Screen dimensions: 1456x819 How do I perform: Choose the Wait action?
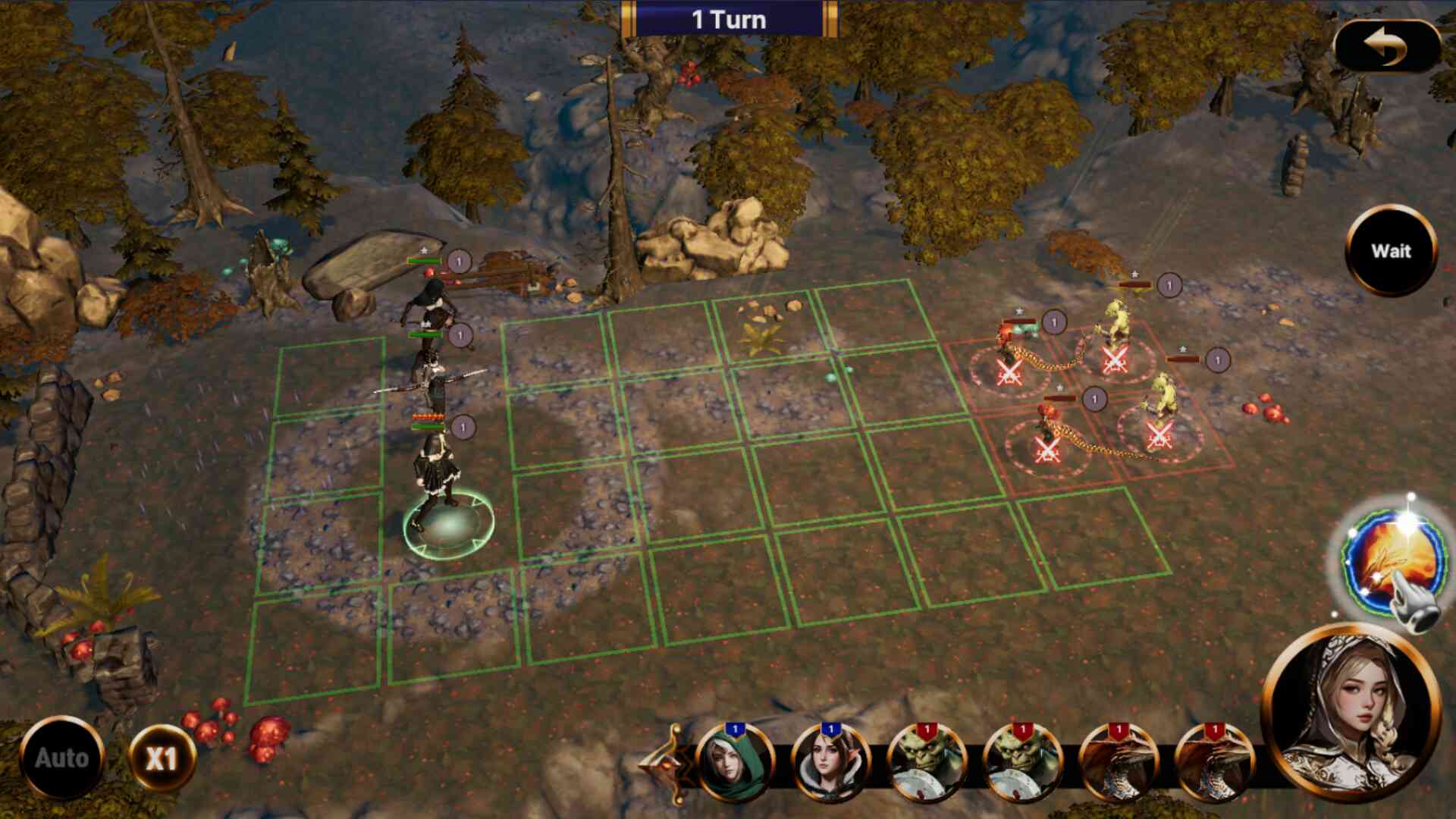[1391, 251]
